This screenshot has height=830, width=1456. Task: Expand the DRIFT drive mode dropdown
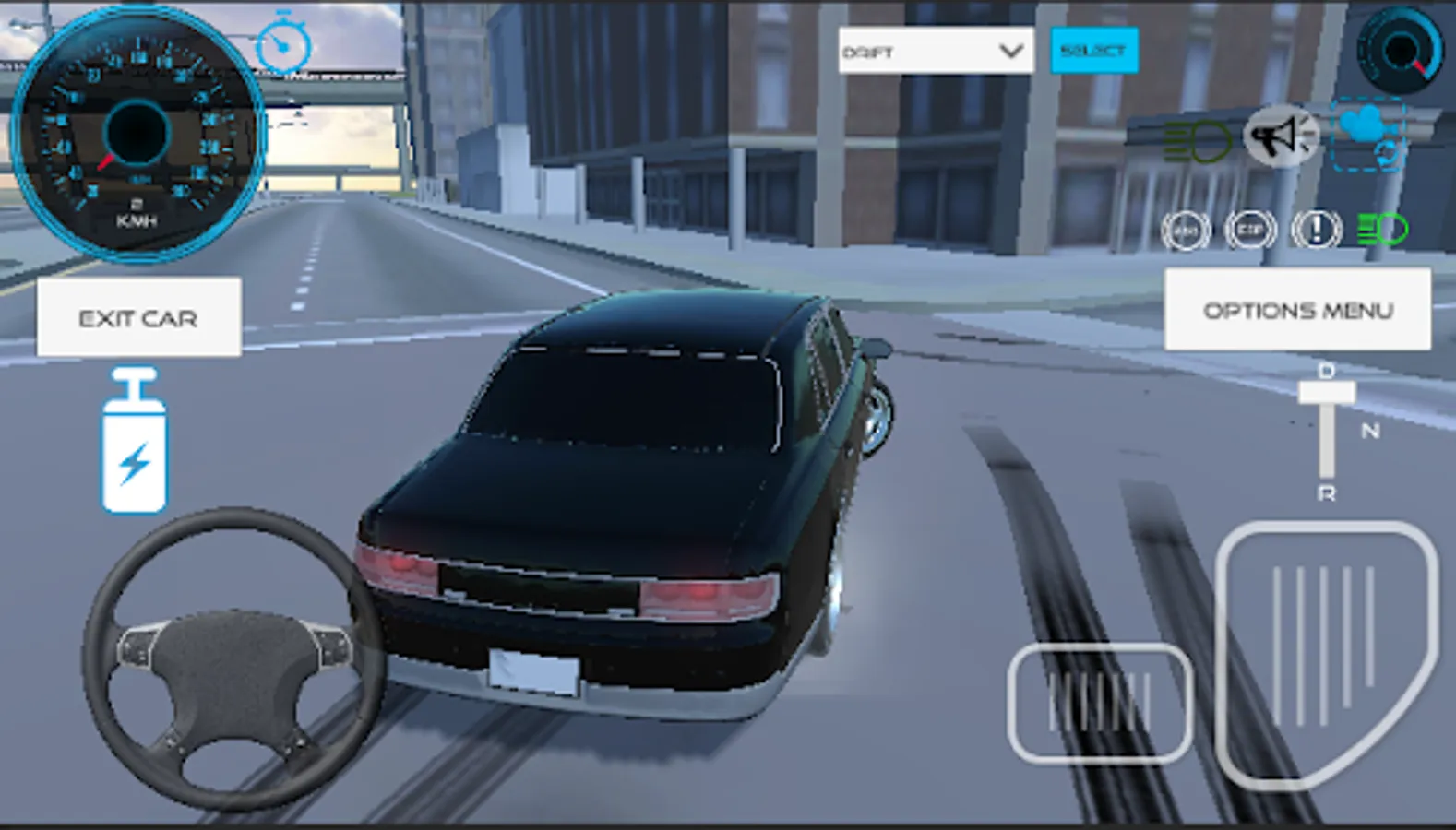(x=935, y=51)
